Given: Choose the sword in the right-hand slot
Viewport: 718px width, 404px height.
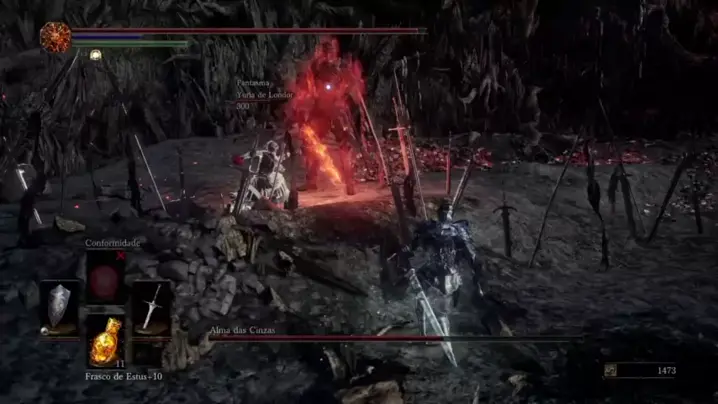Looking at the screenshot, I should point(151,306).
